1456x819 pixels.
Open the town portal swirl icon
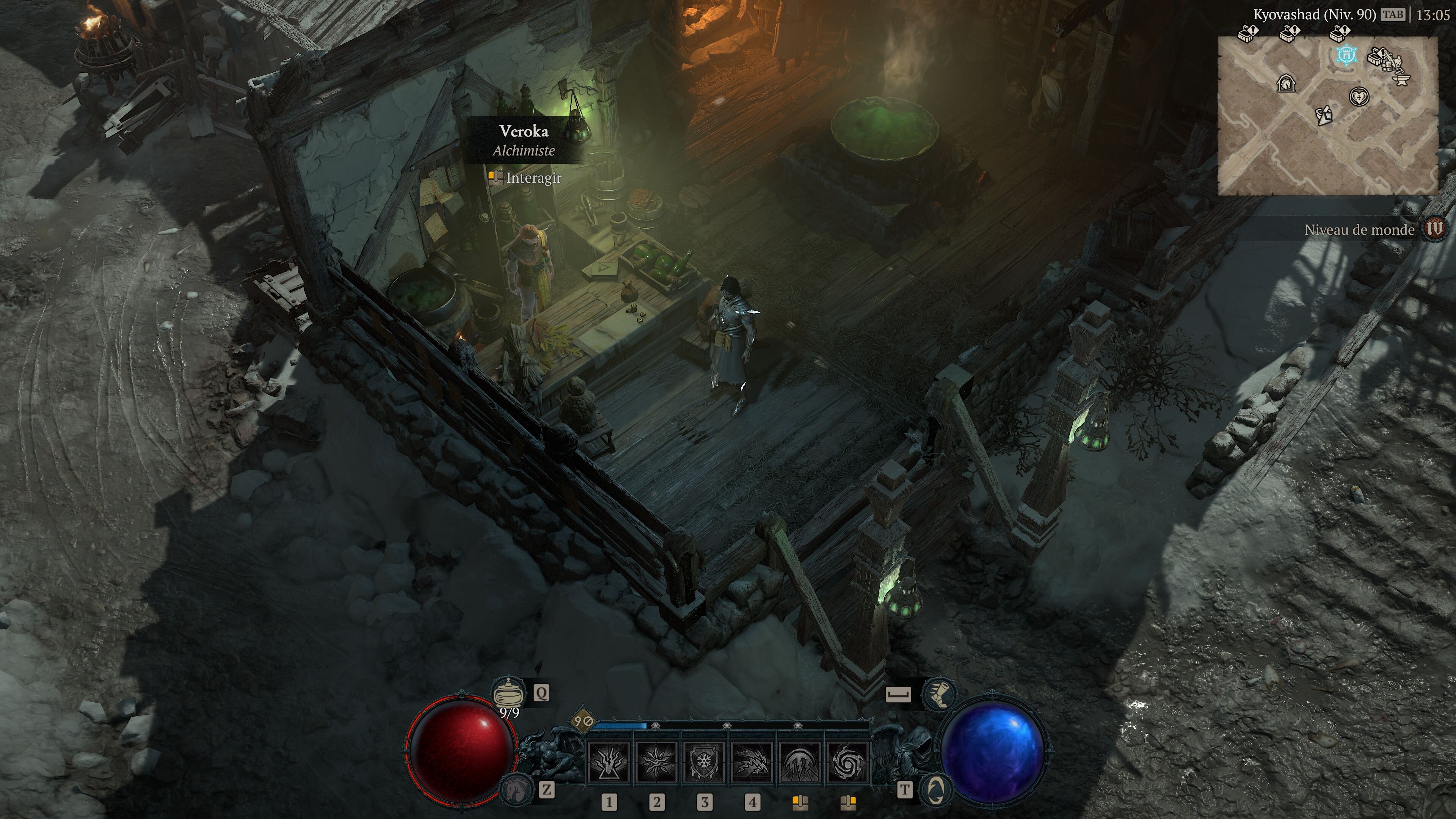pos(935,789)
